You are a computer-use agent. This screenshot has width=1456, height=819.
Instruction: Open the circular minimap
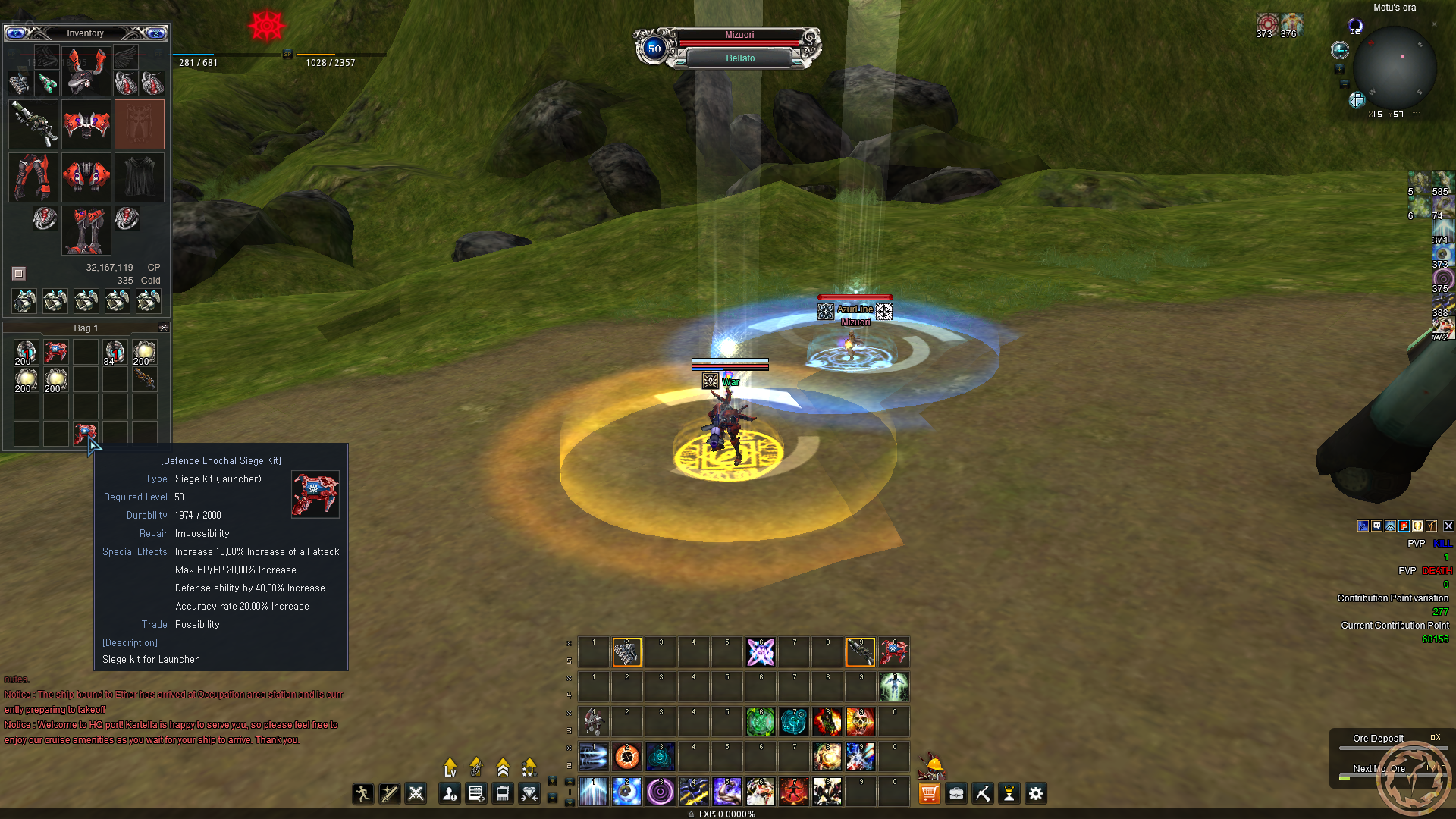point(1394,68)
